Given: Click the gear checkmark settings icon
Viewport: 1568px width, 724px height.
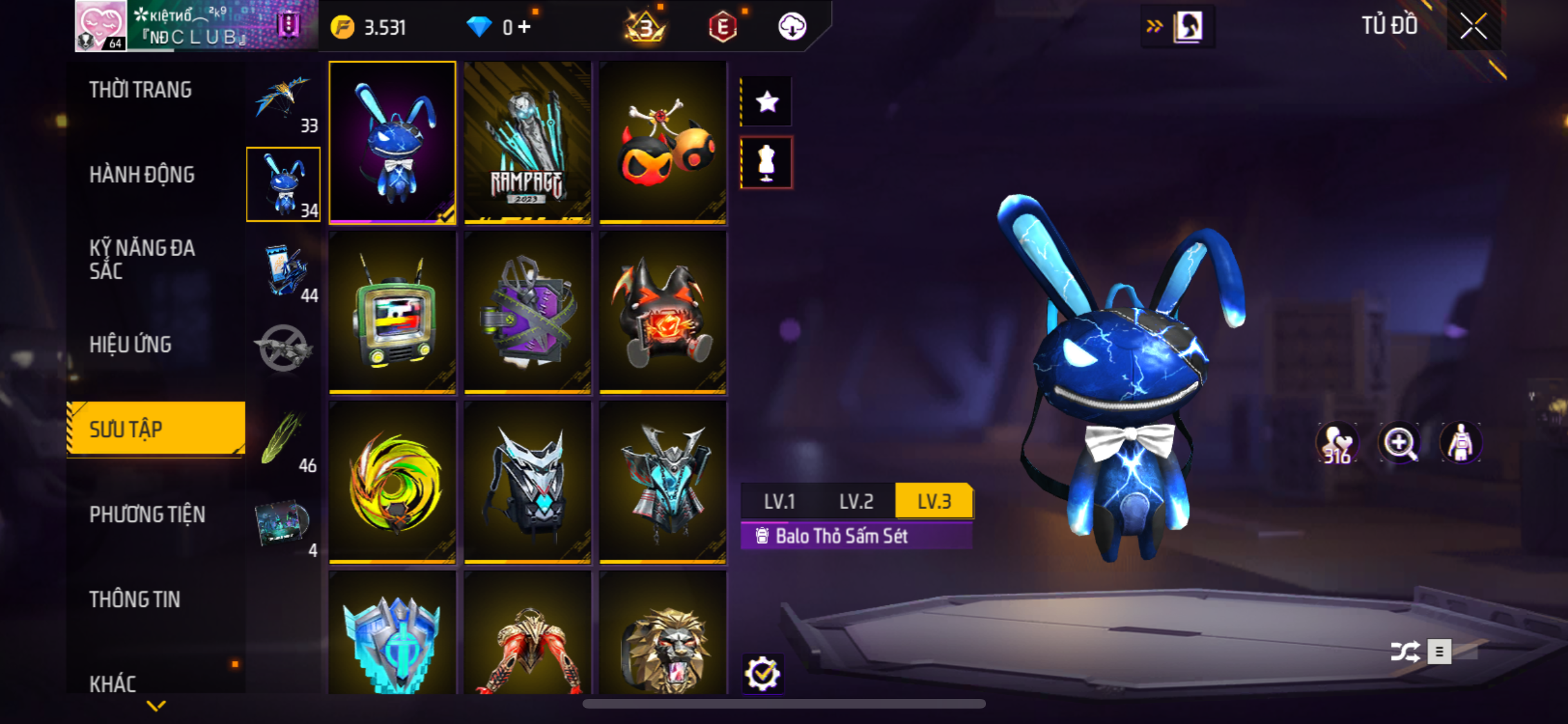Looking at the screenshot, I should pos(763,674).
